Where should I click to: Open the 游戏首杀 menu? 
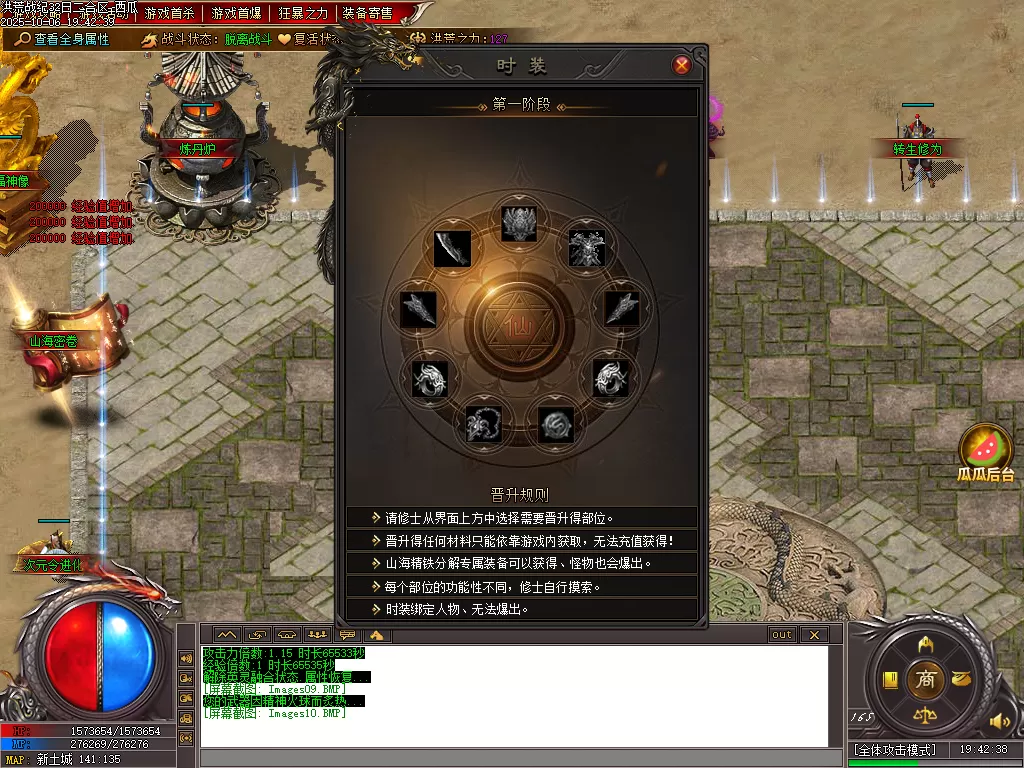click(169, 14)
